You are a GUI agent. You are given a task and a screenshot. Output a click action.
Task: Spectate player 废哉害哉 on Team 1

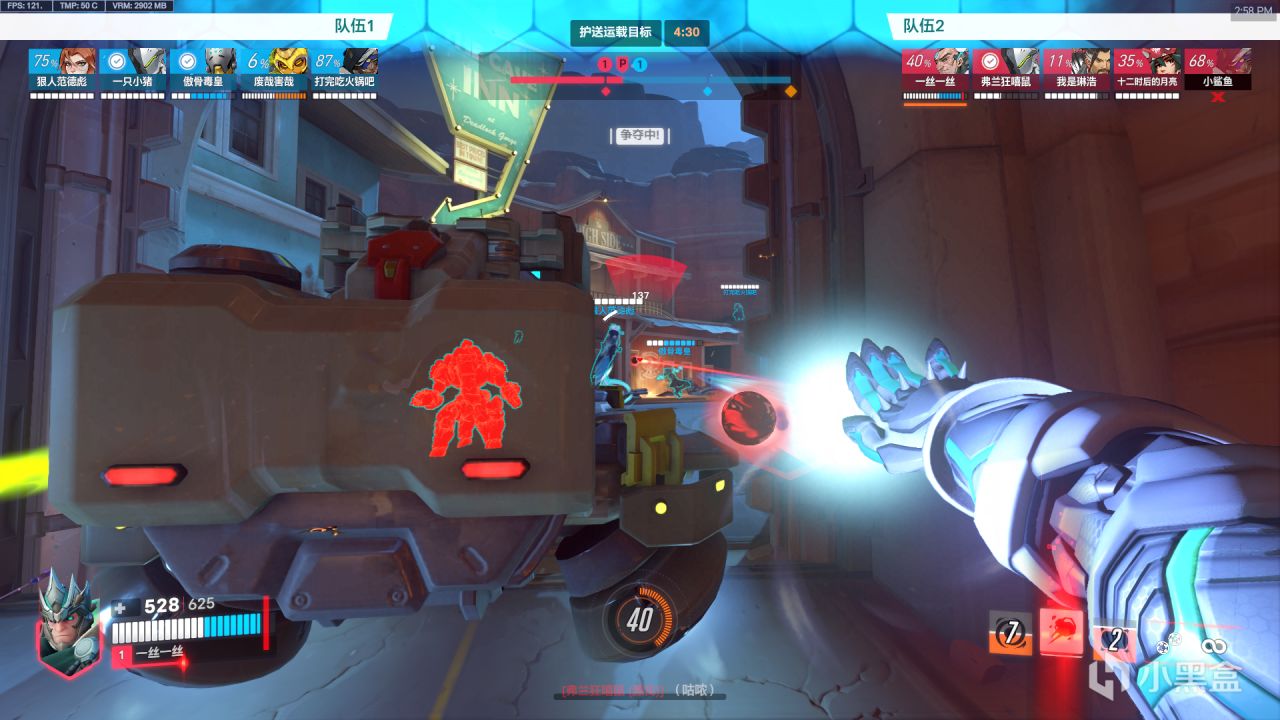point(275,68)
